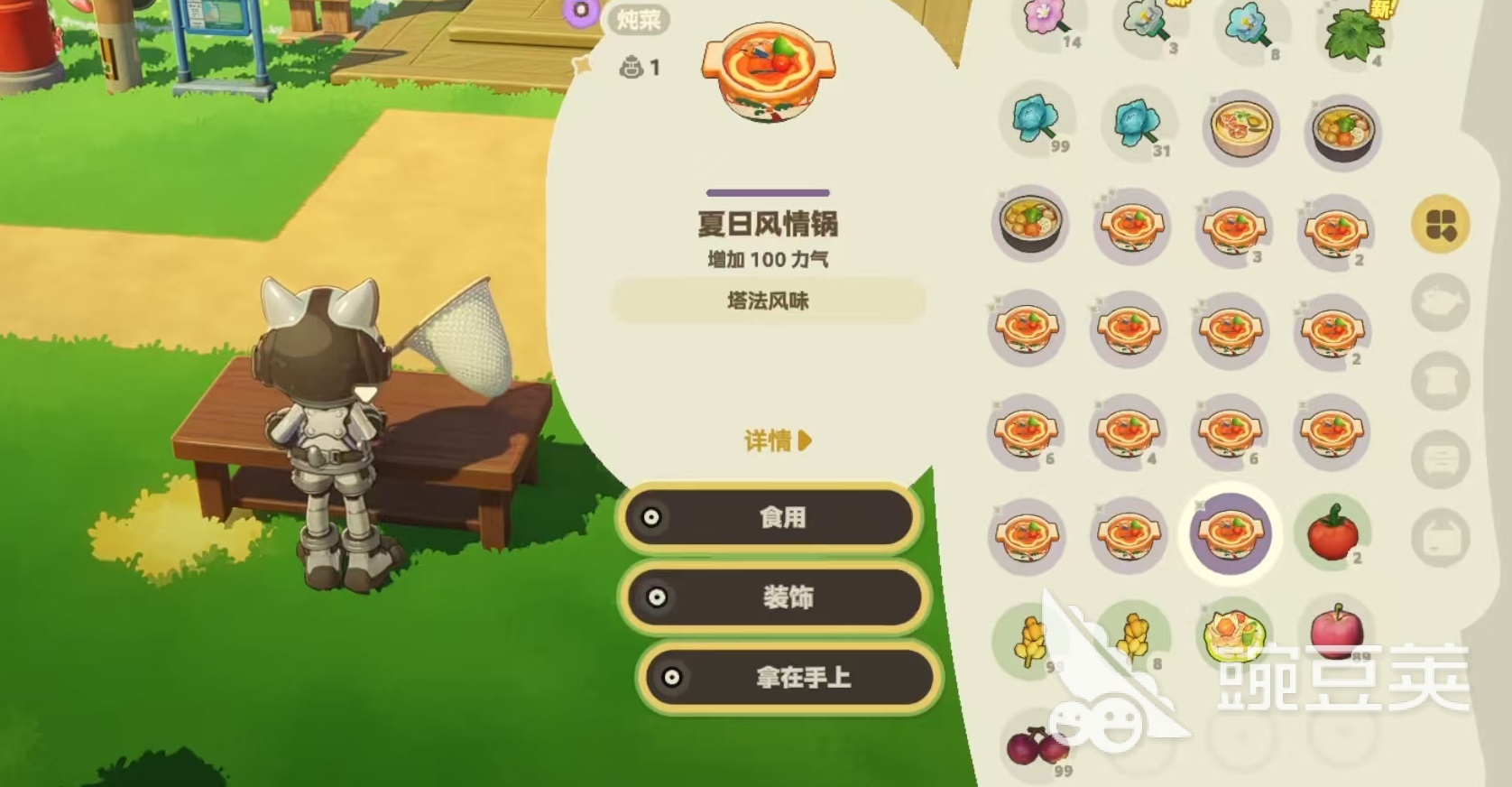The height and width of the screenshot is (787, 1512).
Task: Select the highlighted summer hotpot in inventory
Action: point(1231,534)
